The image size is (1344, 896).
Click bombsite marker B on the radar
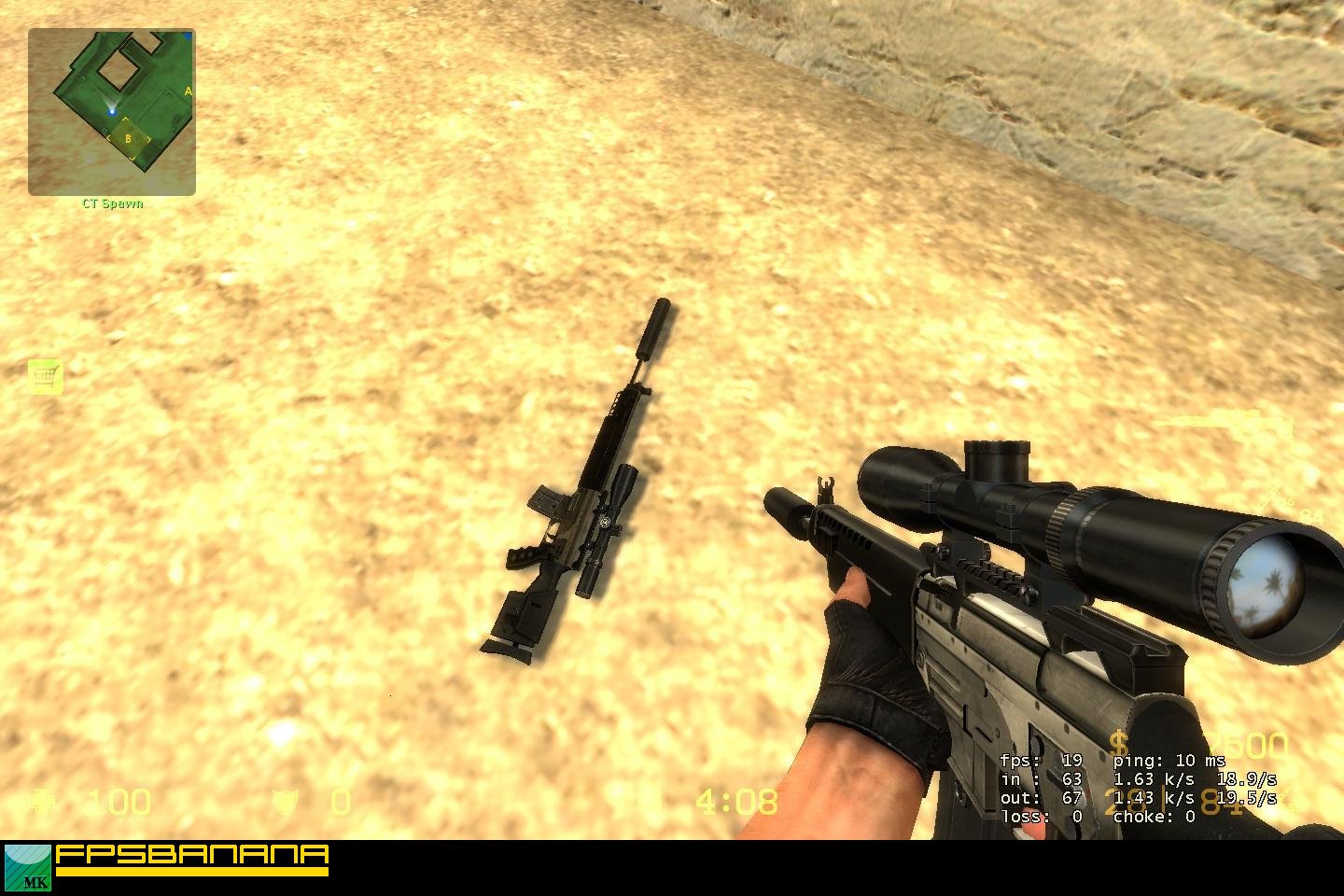click(128, 138)
